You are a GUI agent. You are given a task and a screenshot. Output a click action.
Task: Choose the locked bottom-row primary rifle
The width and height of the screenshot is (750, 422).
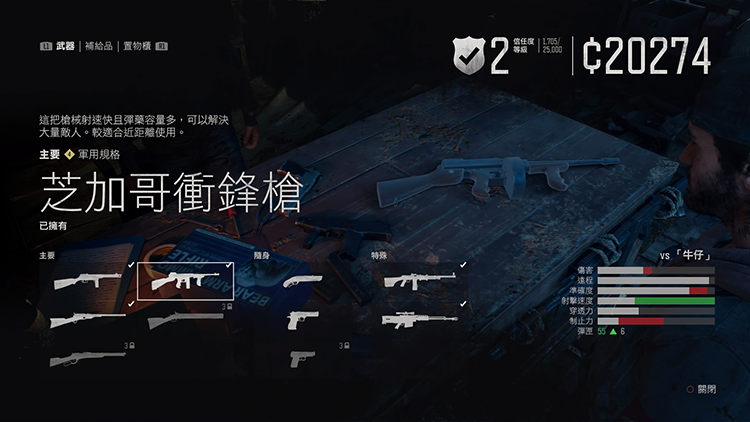coord(87,358)
